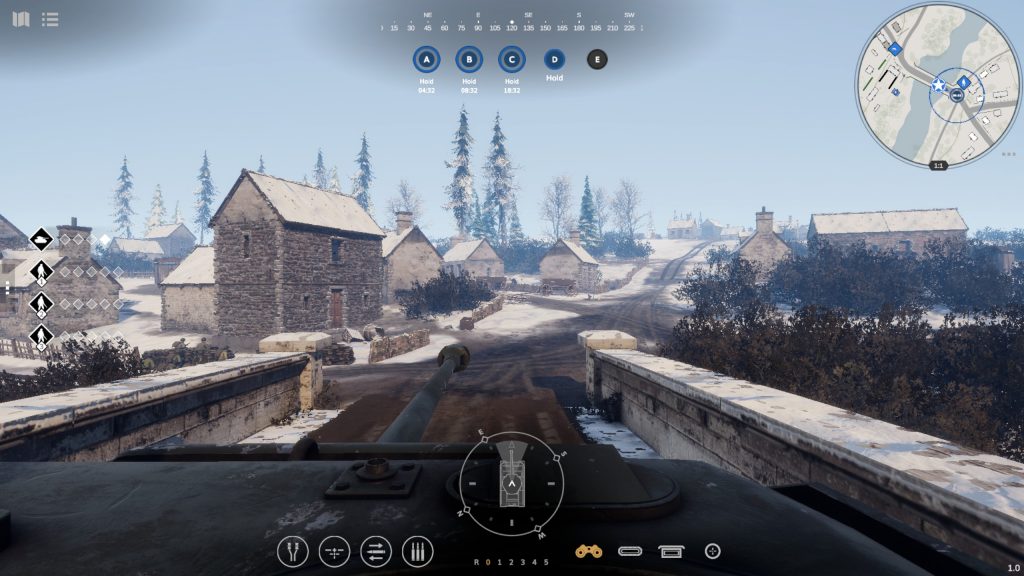
Task: Click the swap arrows button
Action: tap(376, 551)
